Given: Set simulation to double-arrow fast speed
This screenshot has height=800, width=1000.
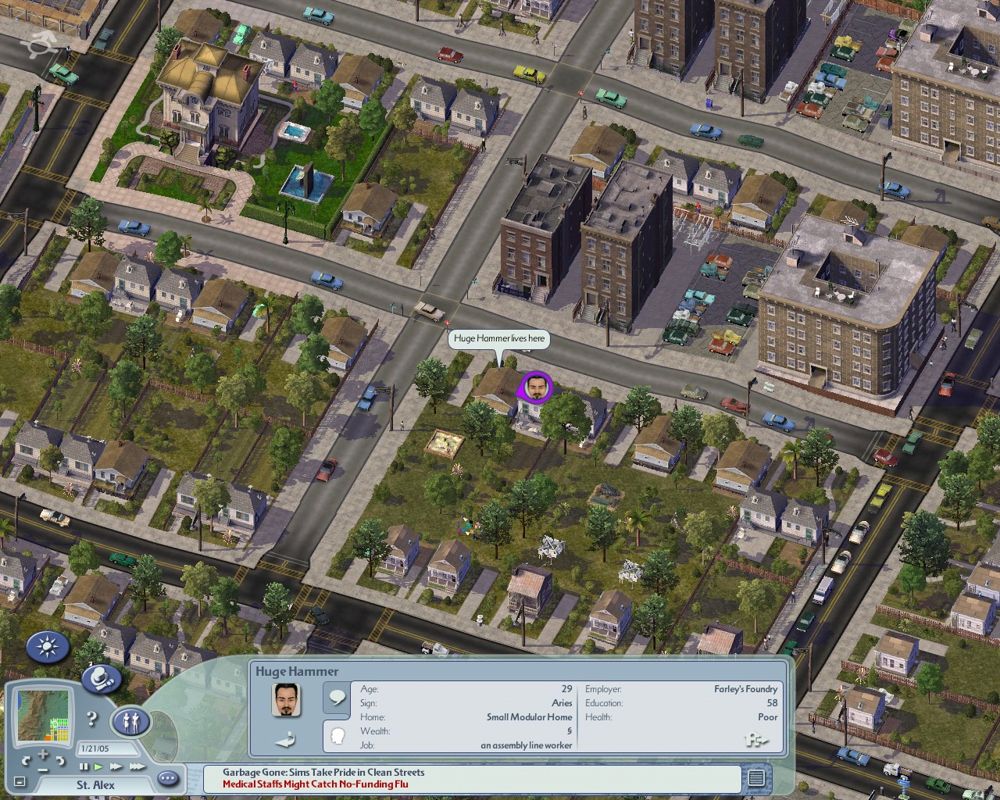Looking at the screenshot, I should (x=115, y=766).
